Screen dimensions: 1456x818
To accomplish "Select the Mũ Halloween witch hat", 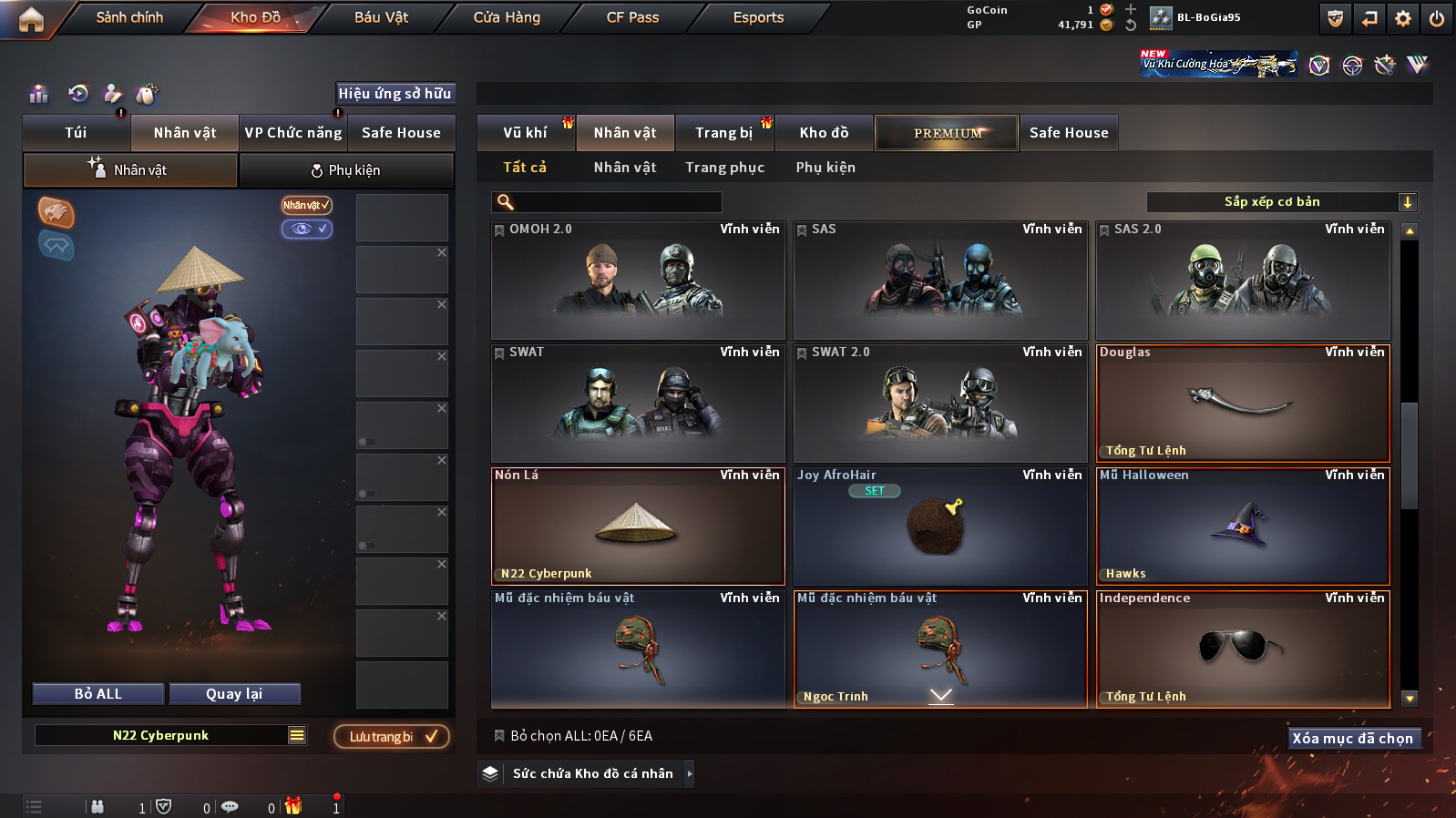I will (x=1243, y=527).
